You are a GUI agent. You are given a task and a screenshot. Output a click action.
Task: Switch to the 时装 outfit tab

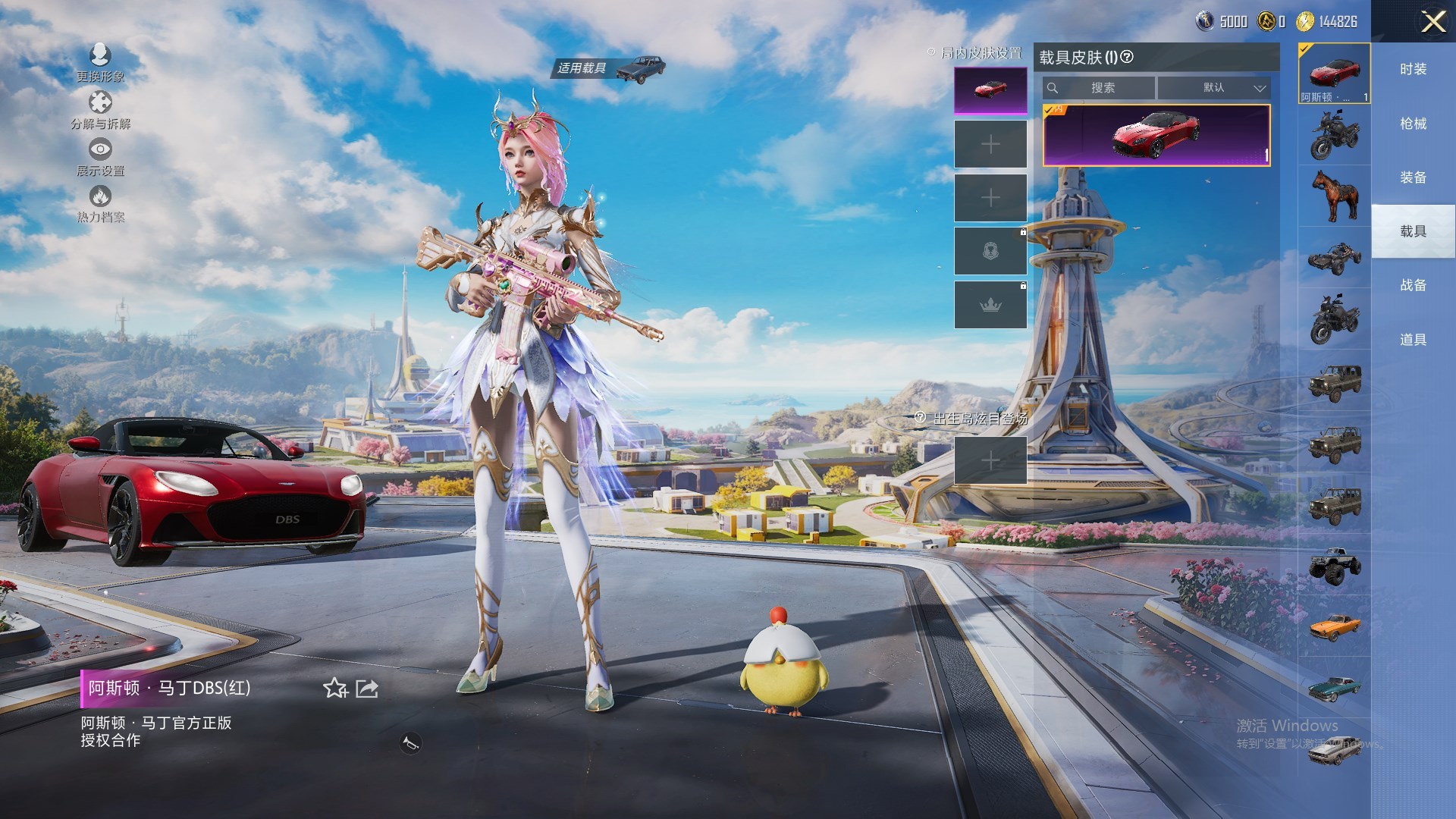click(1413, 69)
